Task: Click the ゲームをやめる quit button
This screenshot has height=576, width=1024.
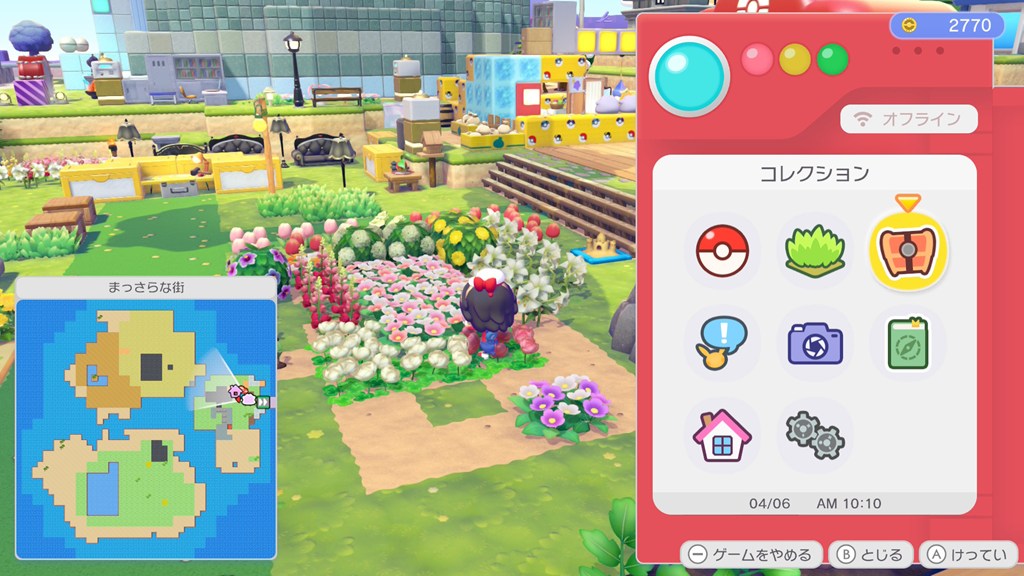Action: (x=752, y=554)
